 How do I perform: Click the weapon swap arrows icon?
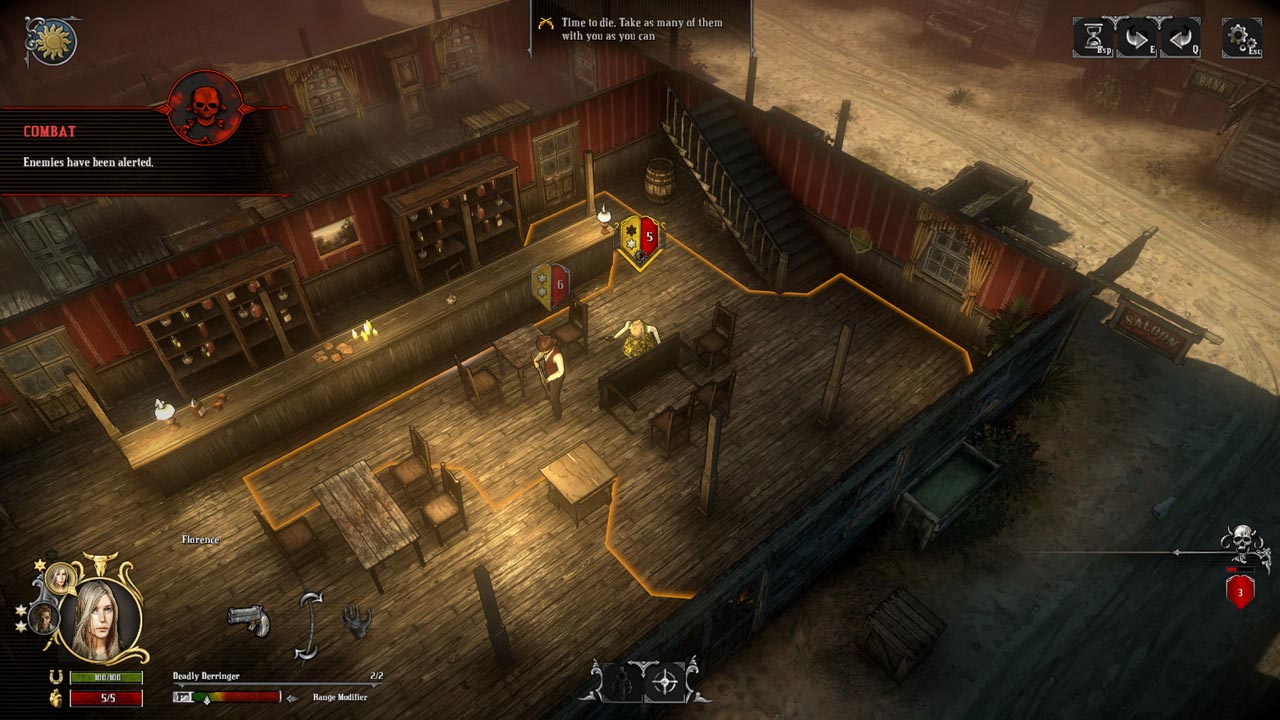click(312, 625)
